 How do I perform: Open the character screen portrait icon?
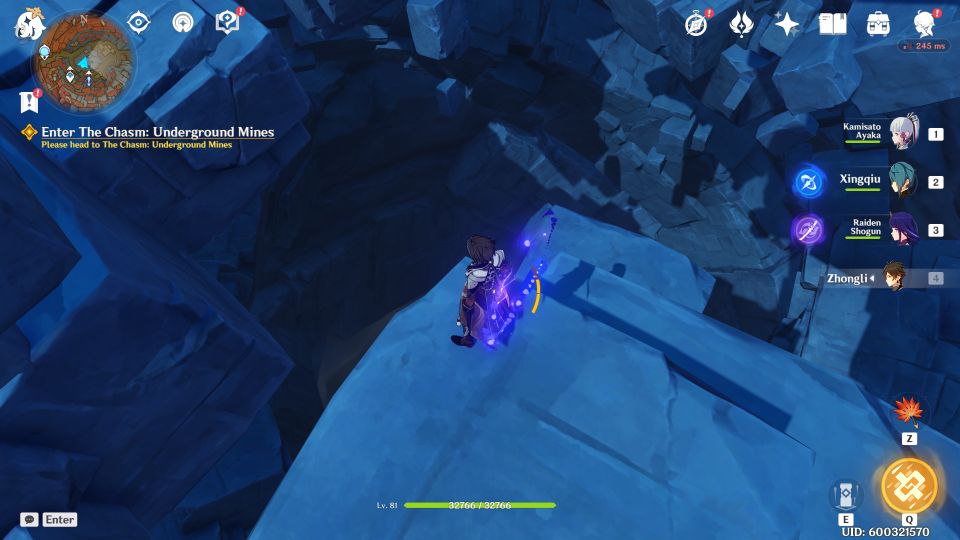click(x=924, y=24)
